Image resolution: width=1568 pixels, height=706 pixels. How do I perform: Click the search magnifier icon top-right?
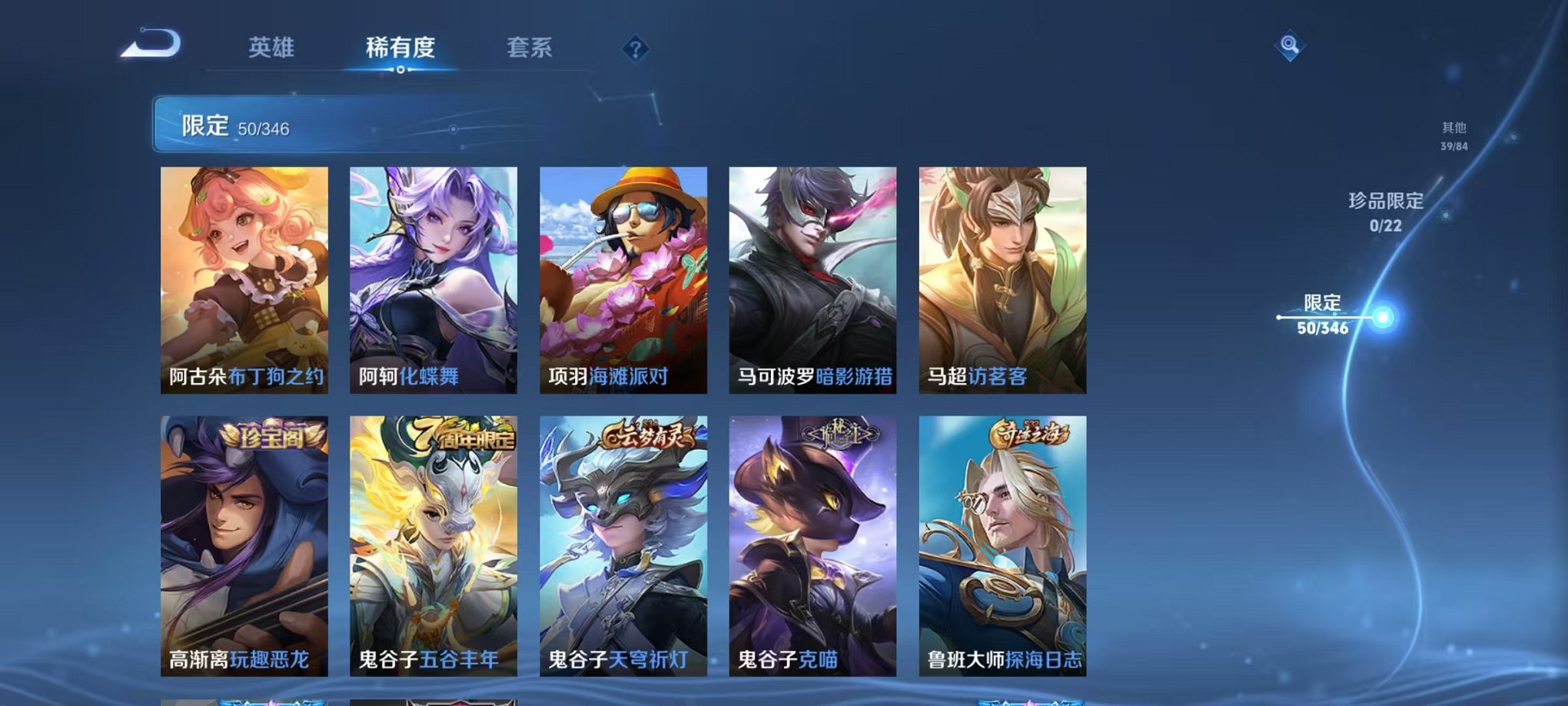[1291, 45]
